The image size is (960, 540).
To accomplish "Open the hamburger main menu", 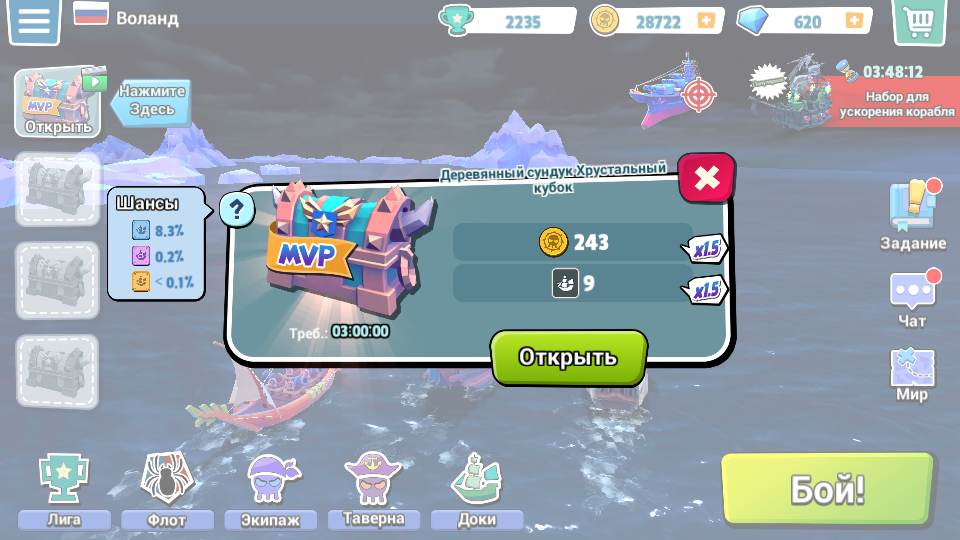I will [x=34, y=22].
